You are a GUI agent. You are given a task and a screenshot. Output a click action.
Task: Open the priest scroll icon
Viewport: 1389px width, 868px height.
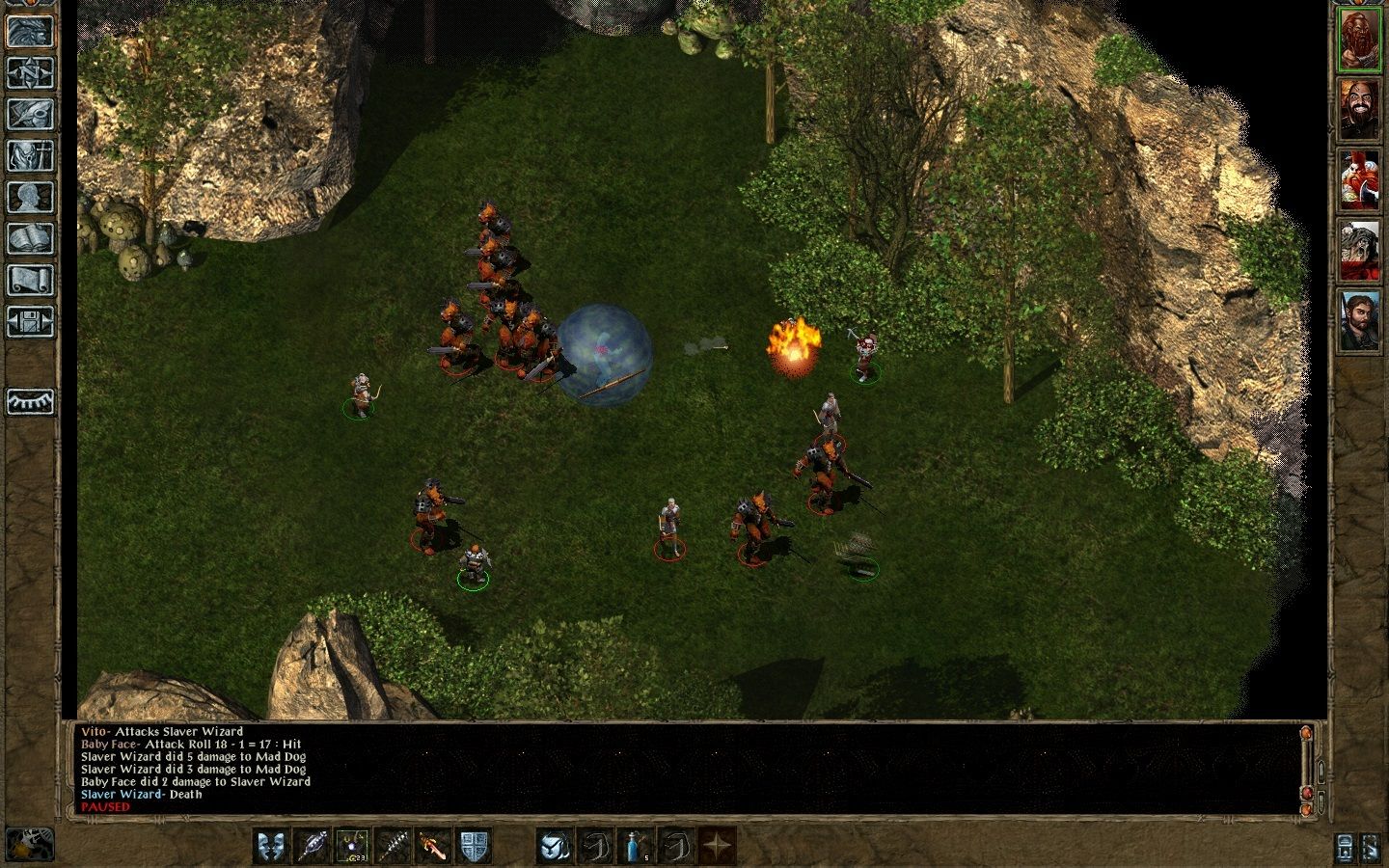[x=30, y=280]
